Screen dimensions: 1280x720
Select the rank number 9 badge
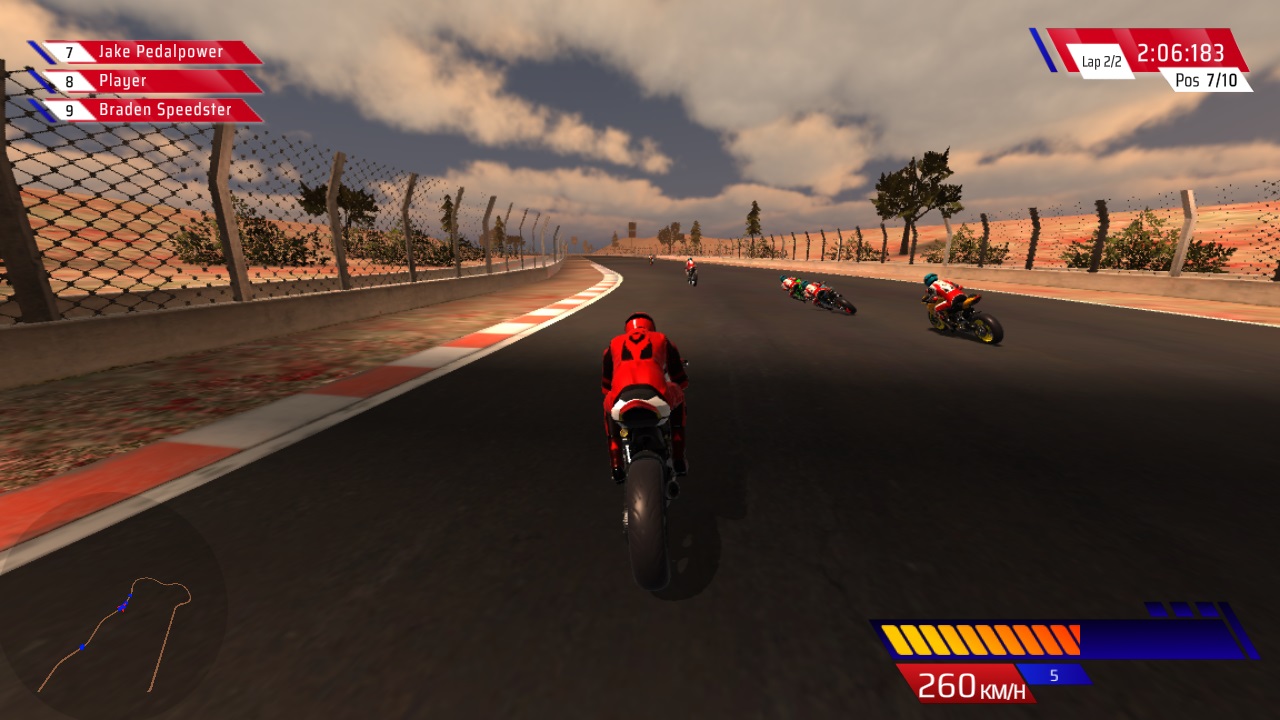pos(67,110)
